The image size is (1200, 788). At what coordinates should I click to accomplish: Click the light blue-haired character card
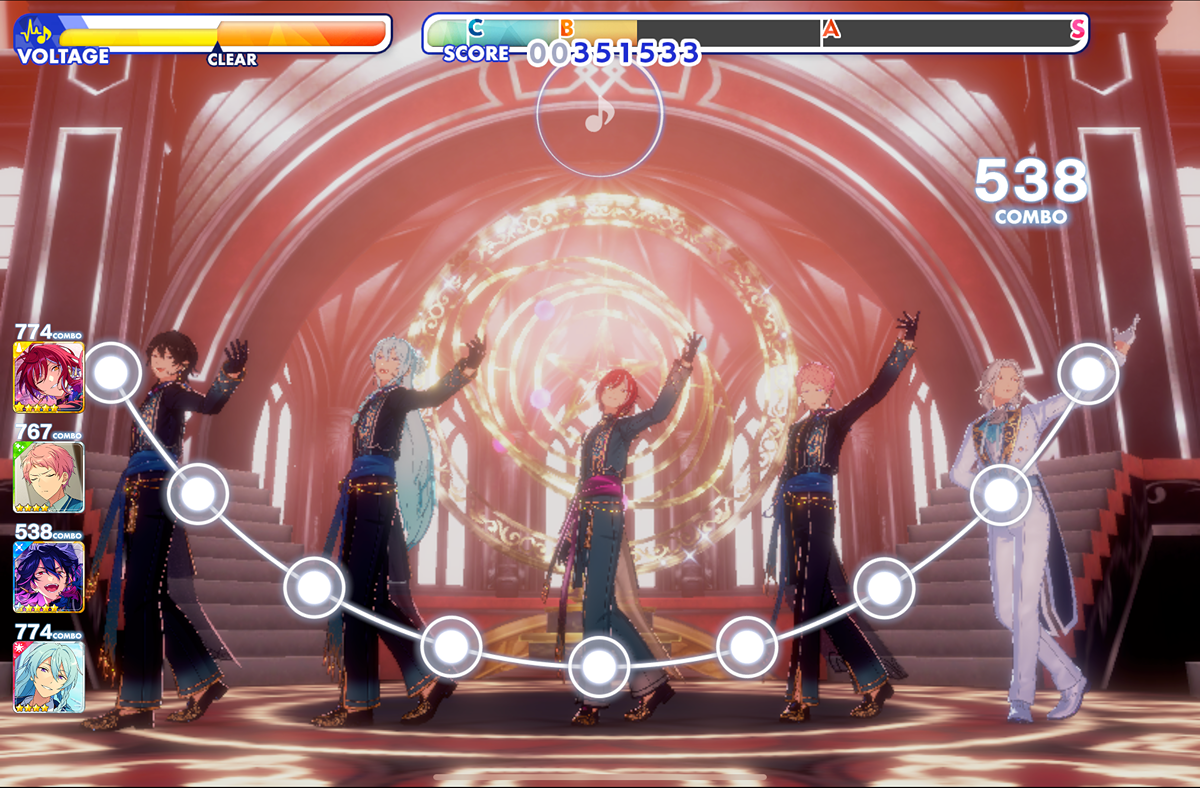[48, 676]
